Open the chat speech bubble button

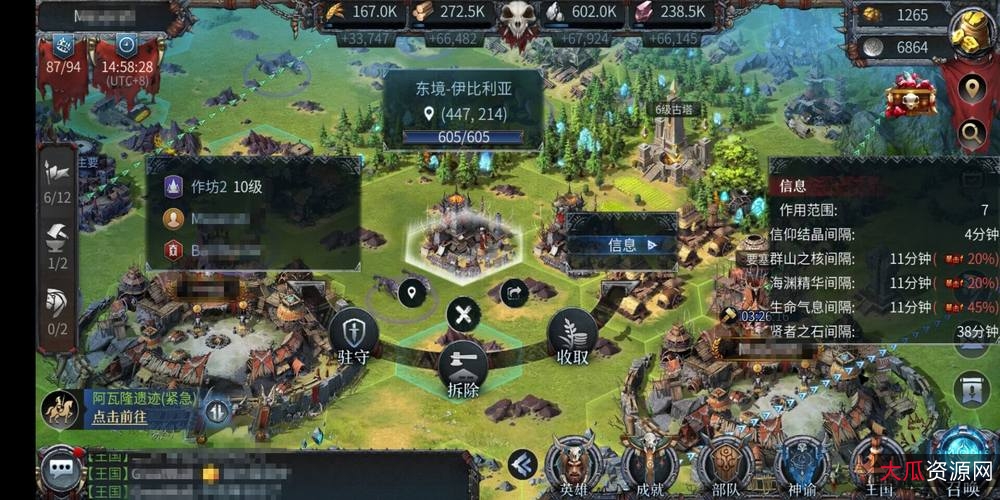(x=62, y=469)
